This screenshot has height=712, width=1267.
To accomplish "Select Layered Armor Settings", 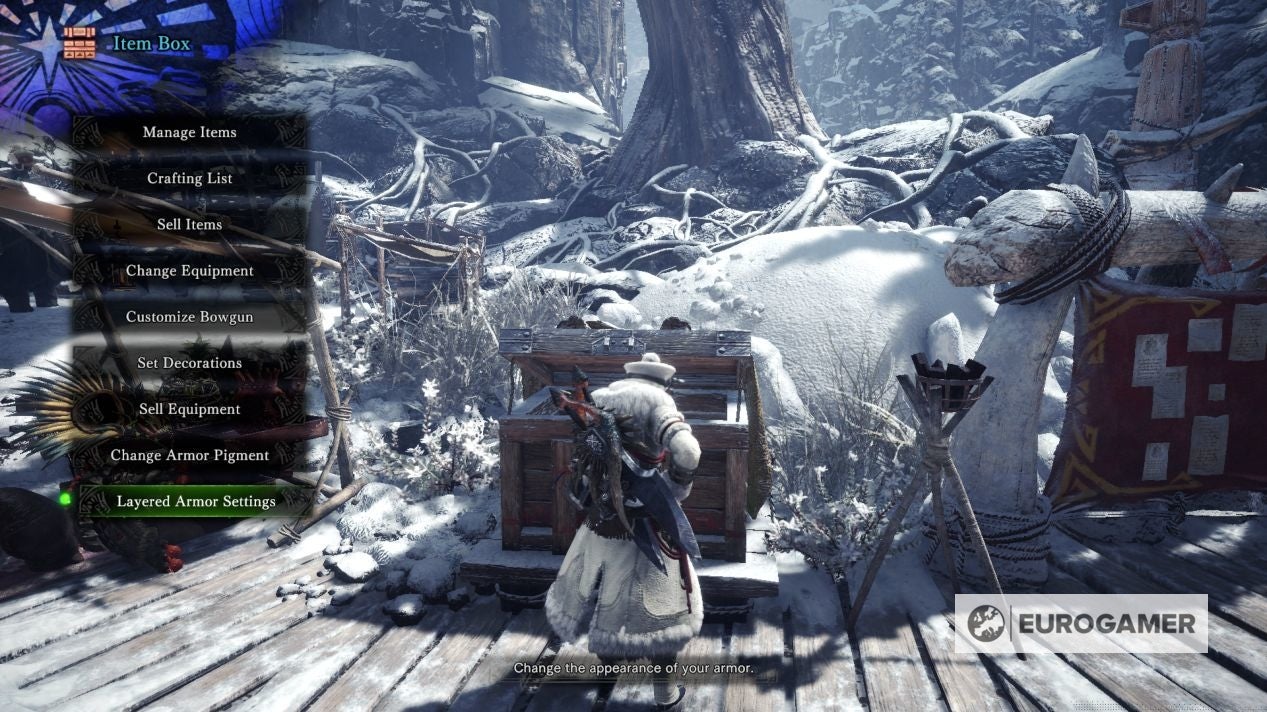I will tap(196, 501).
